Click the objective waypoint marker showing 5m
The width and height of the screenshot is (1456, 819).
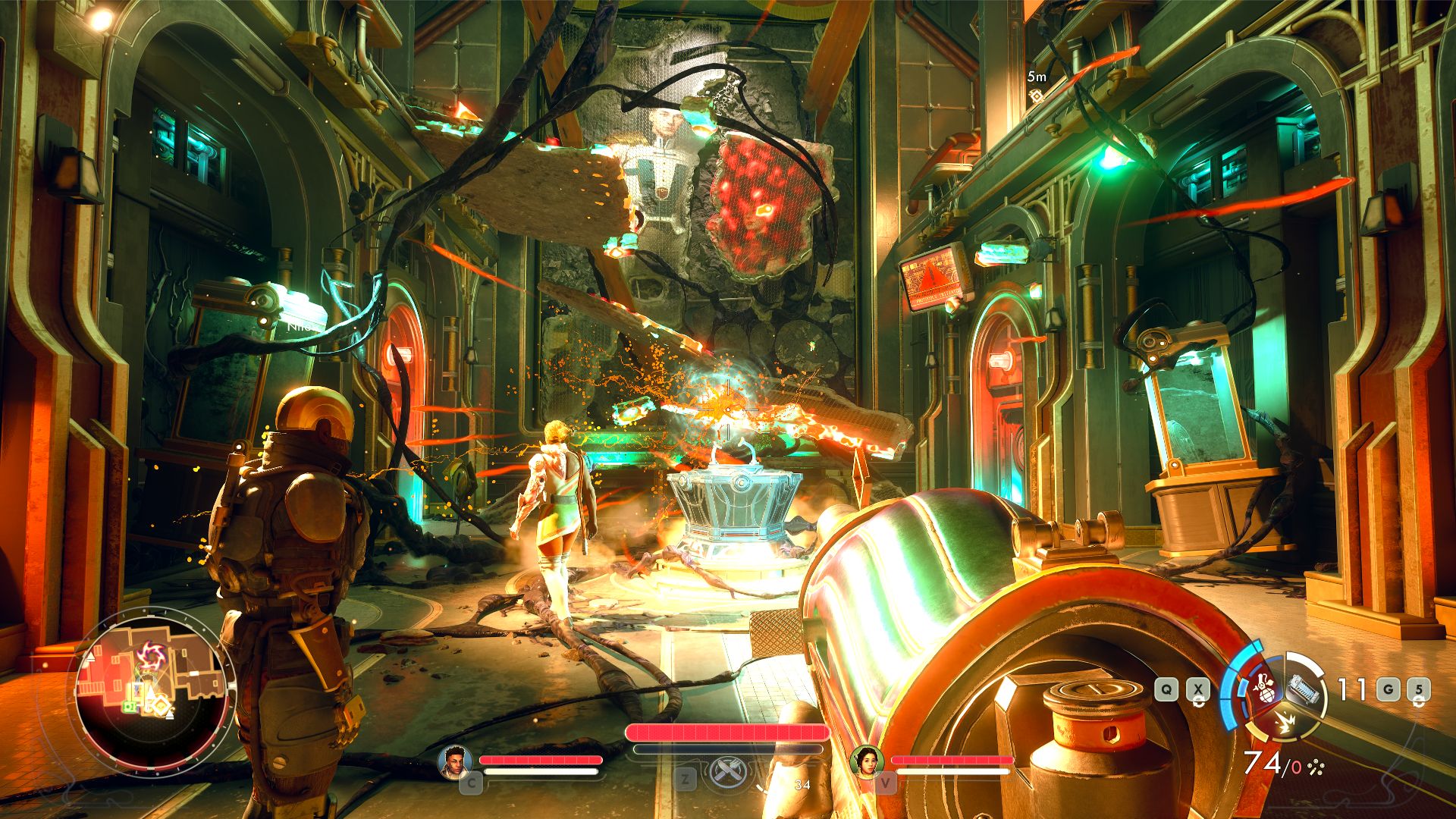[x=1036, y=96]
